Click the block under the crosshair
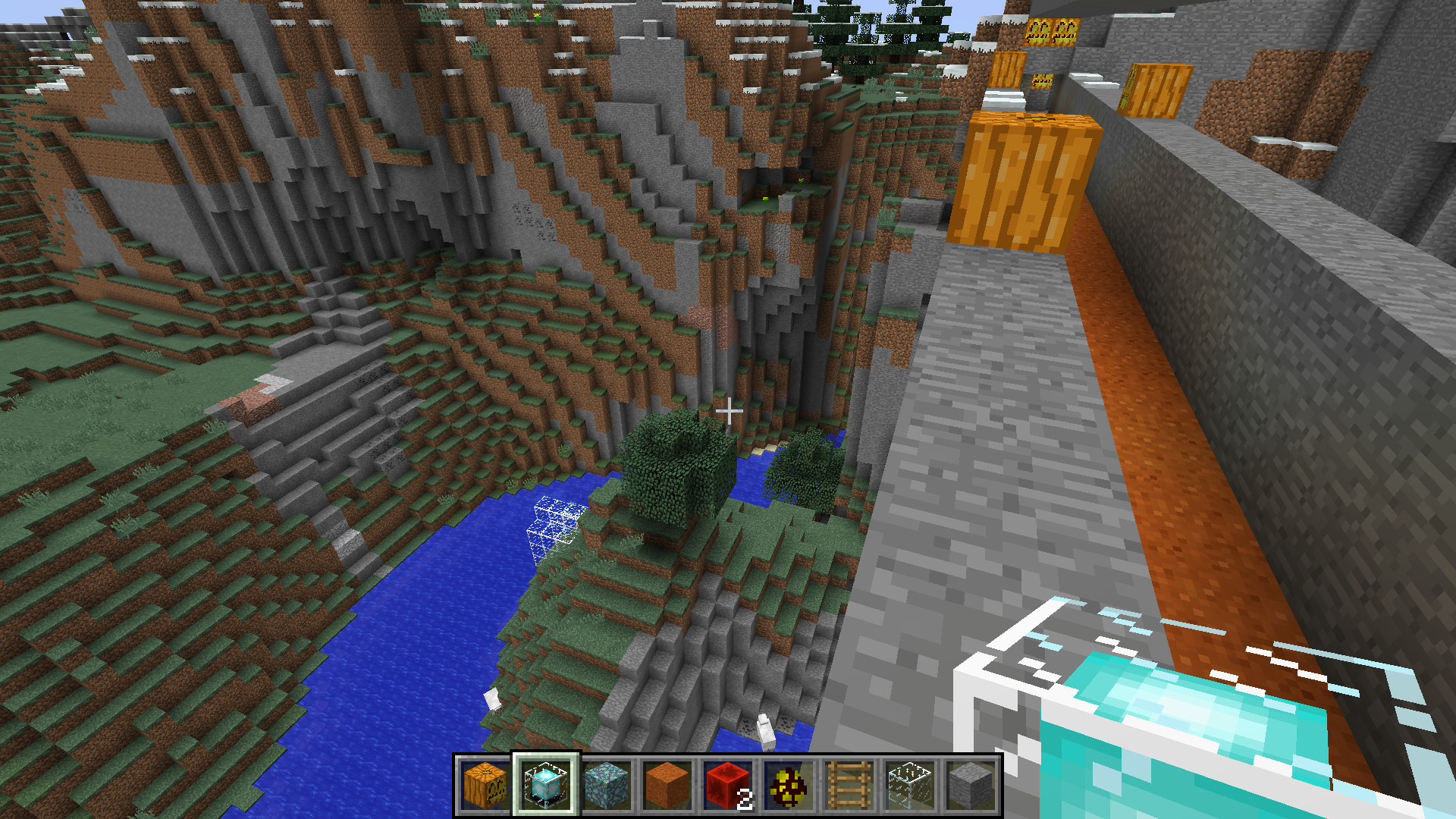 click(730, 412)
